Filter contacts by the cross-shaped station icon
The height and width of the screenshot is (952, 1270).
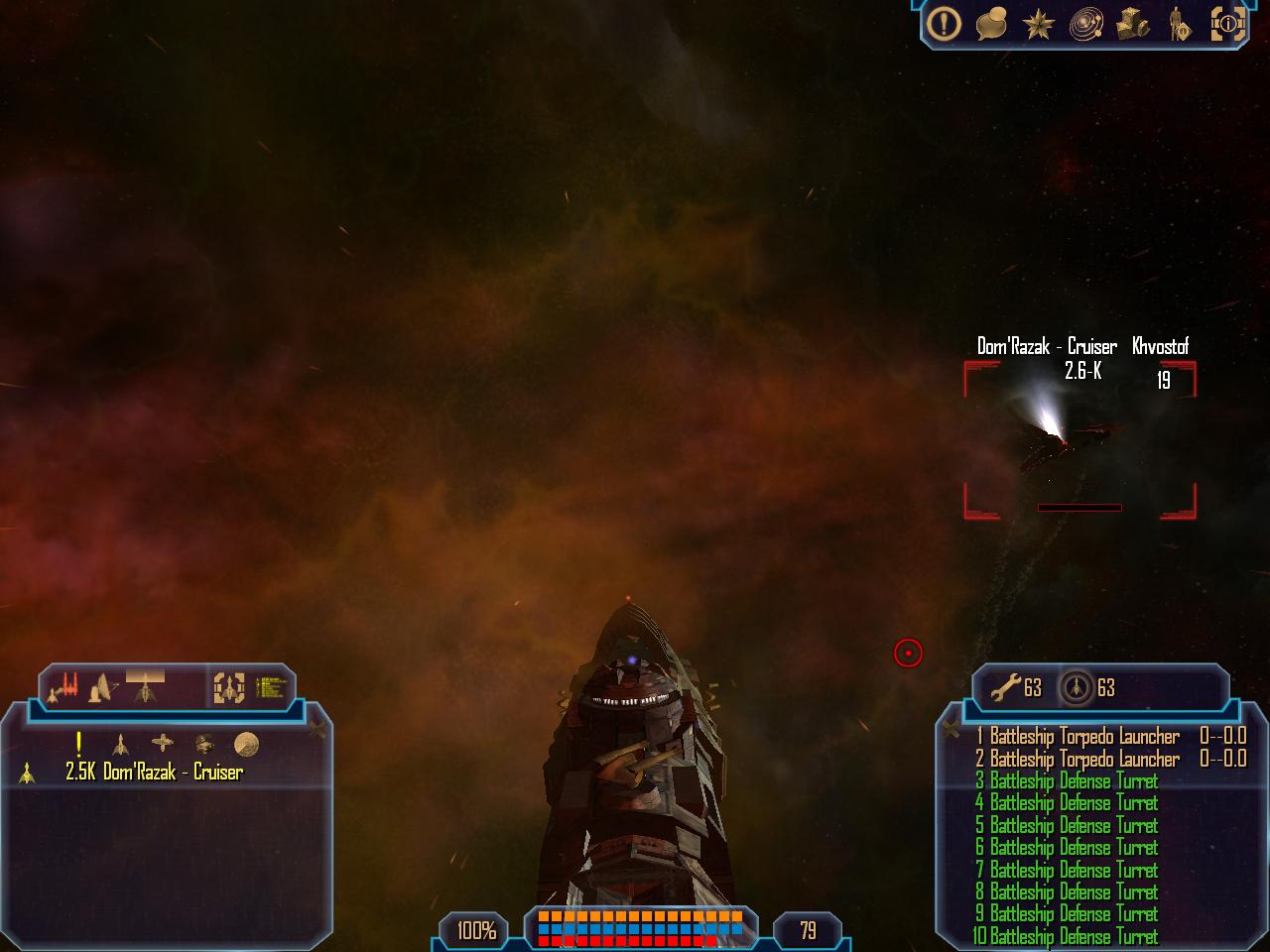point(162,743)
